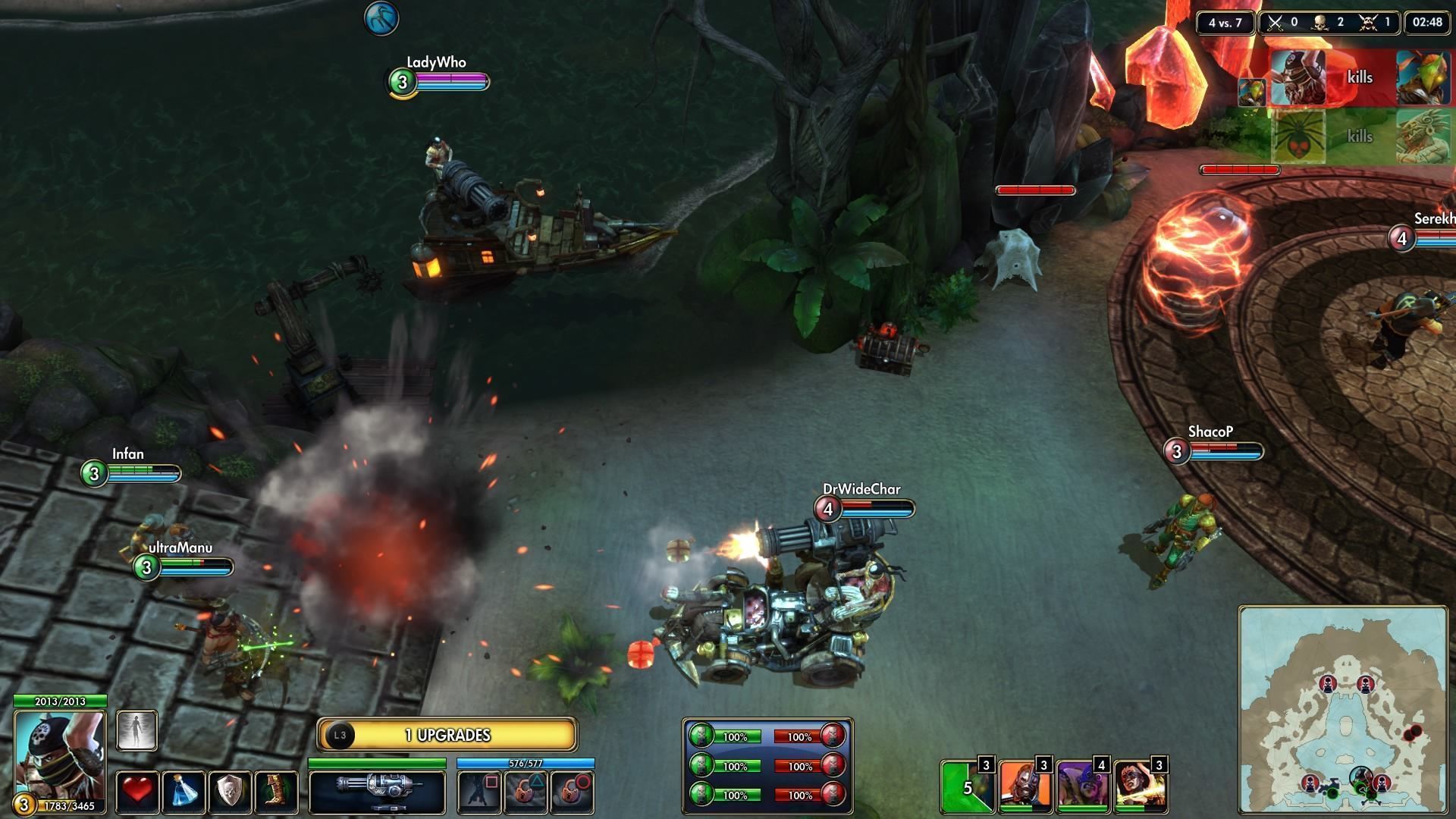Open the 1 UPGRADES bar
The width and height of the screenshot is (1456, 819).
click(x=447, y=735)
